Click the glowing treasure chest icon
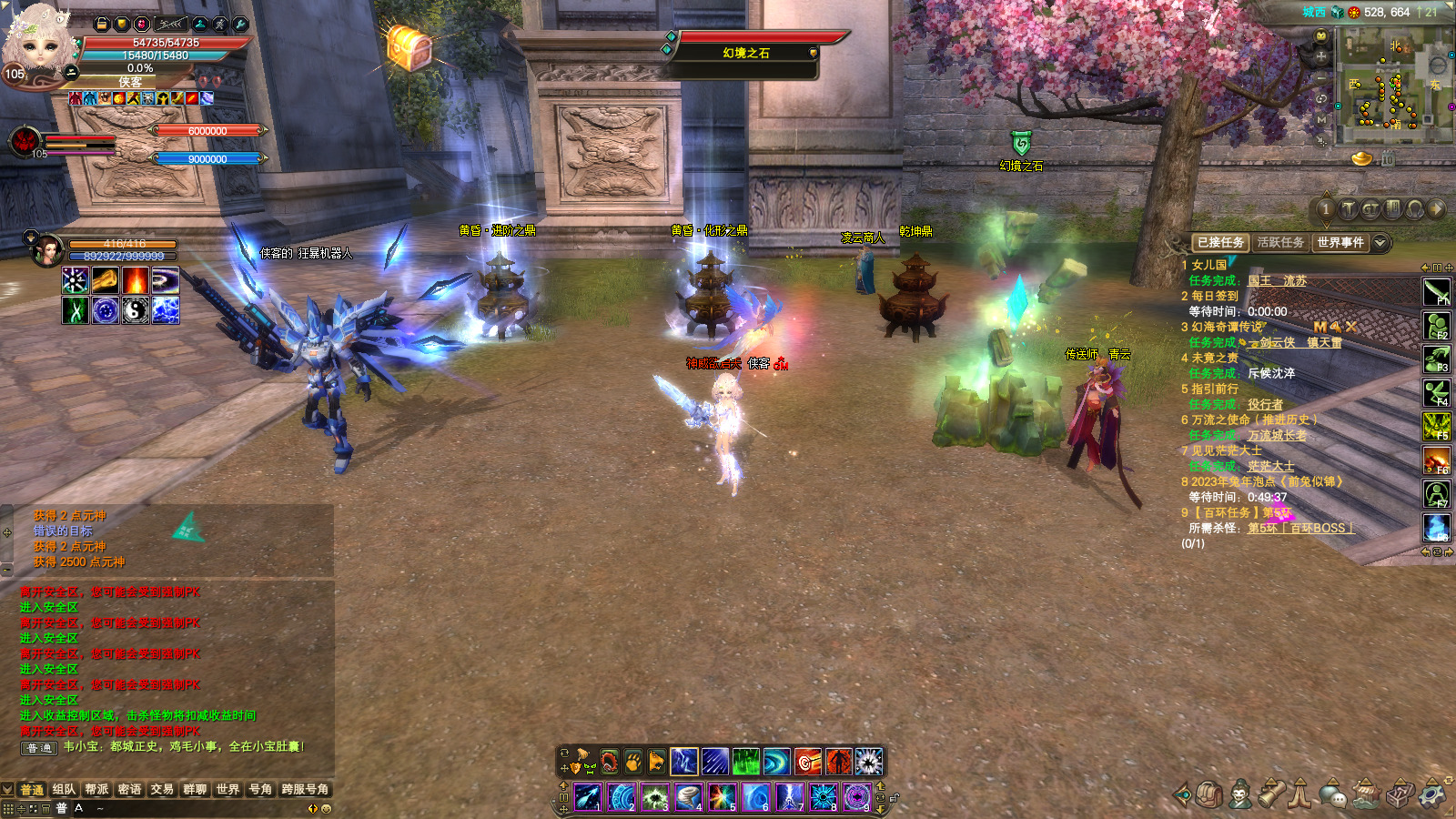This screenshot has height=819, width=1456. pyautogui.click(x=409, y=45)
